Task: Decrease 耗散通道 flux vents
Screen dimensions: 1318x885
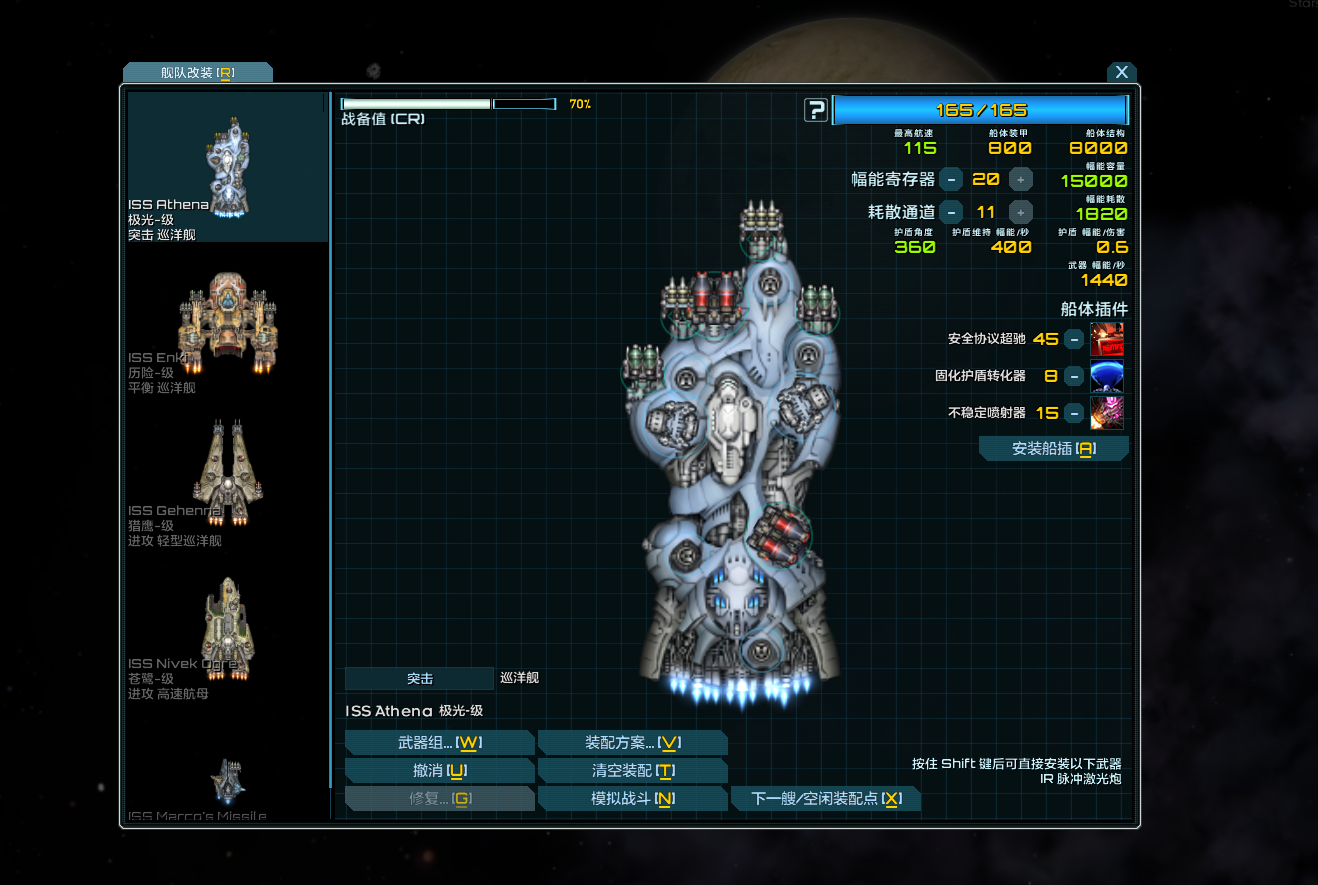Action: point(951,212)
